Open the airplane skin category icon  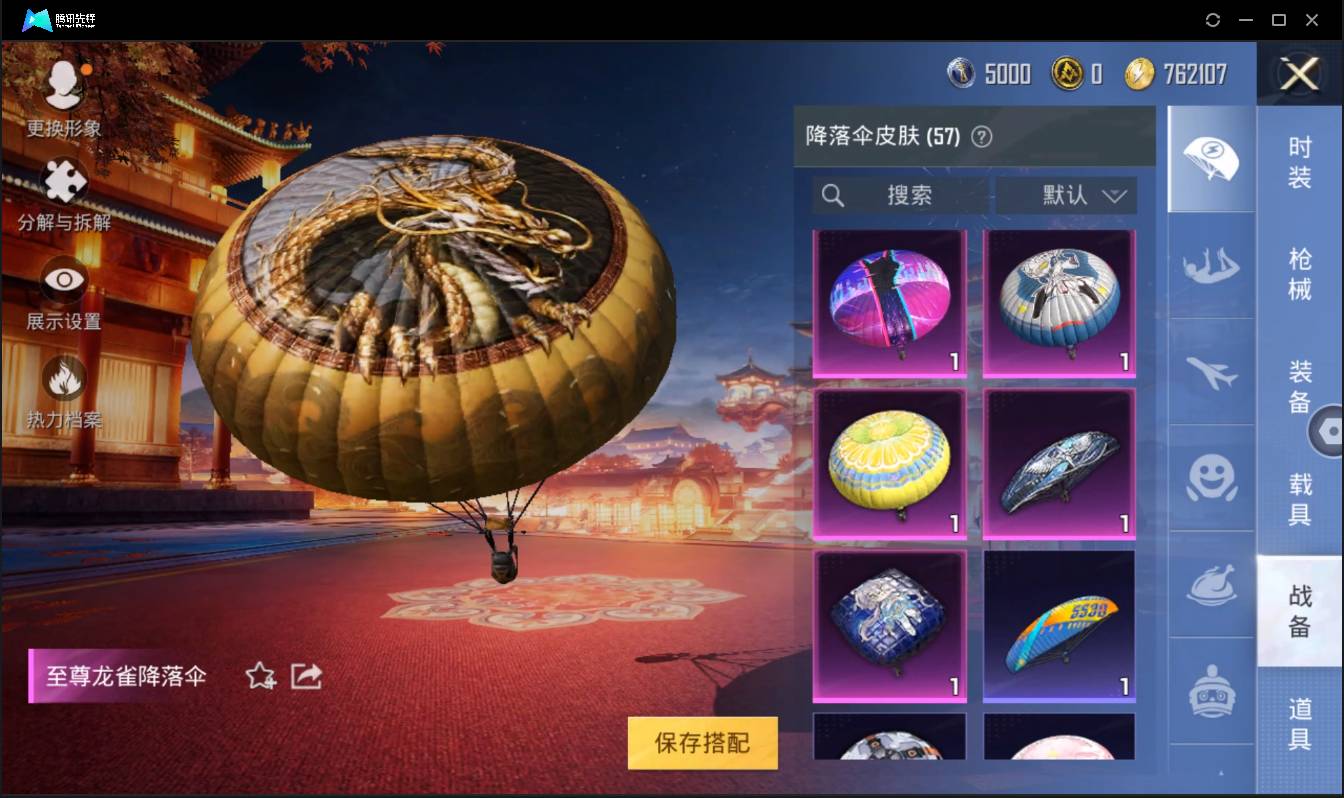[x=1210, y=373]
